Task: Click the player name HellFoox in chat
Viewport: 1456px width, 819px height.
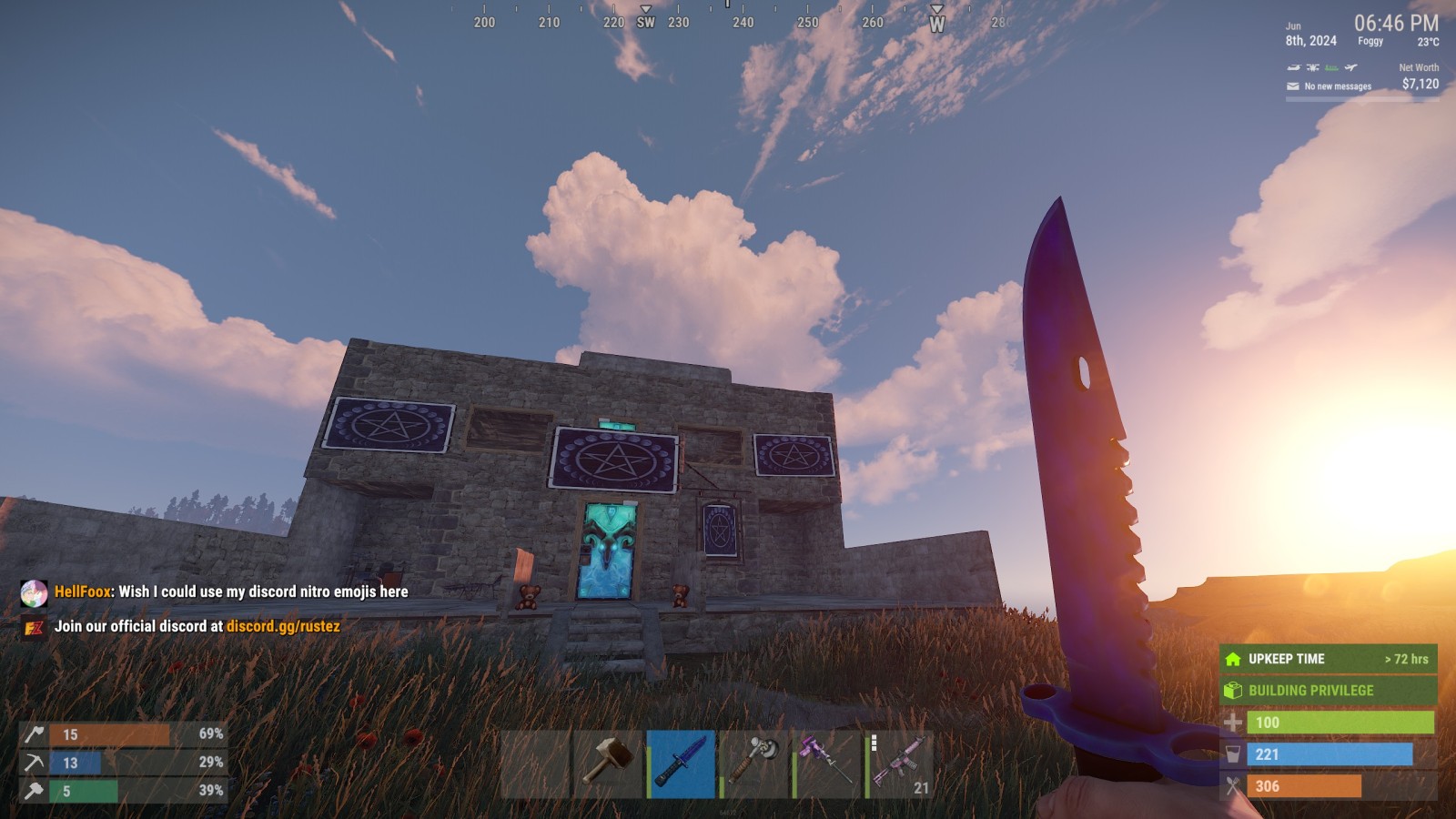Action: coord(83,591)
